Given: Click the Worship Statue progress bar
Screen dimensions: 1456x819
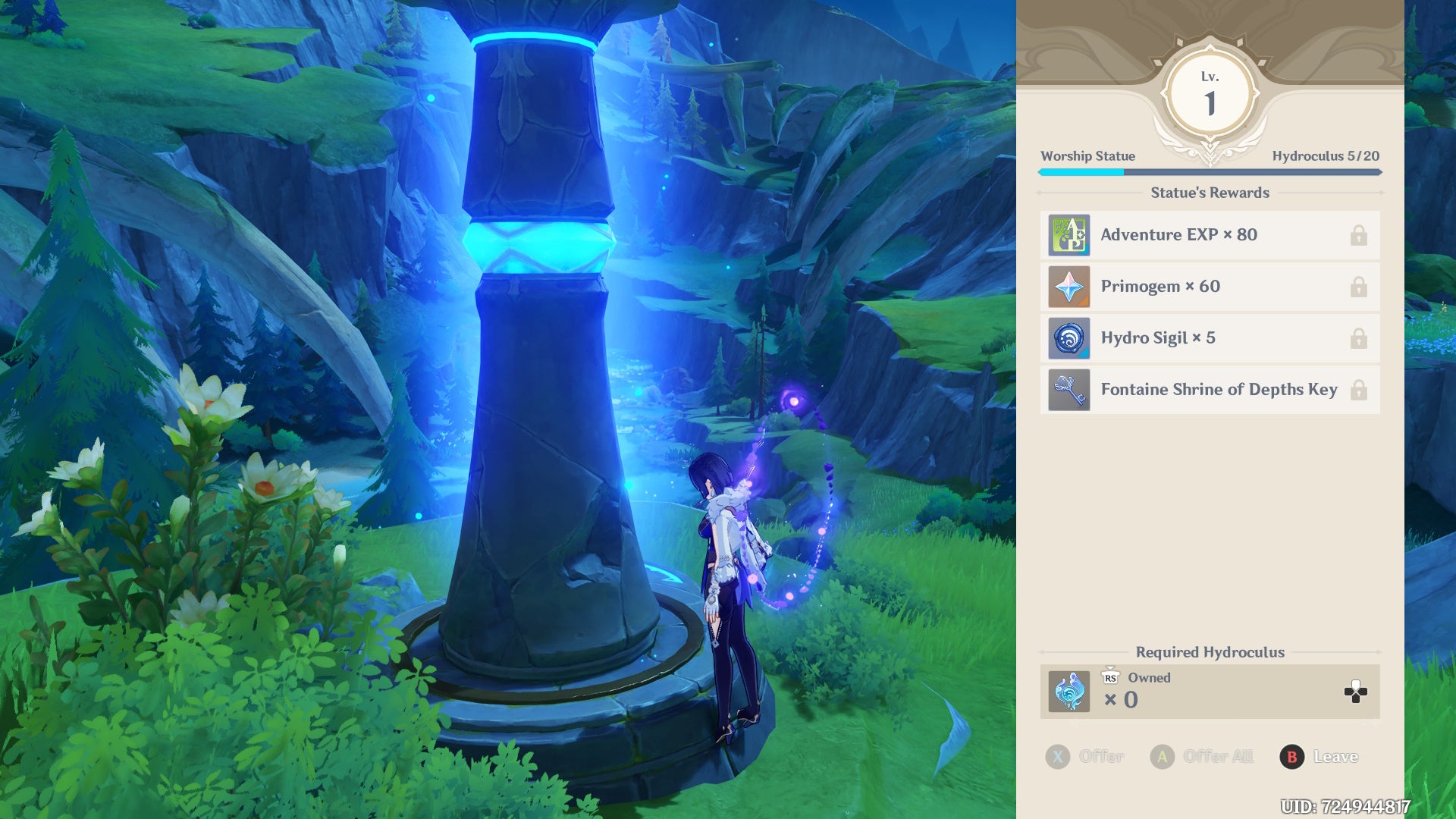Looking at the screenshot, I should click(x=1209, y=172).
